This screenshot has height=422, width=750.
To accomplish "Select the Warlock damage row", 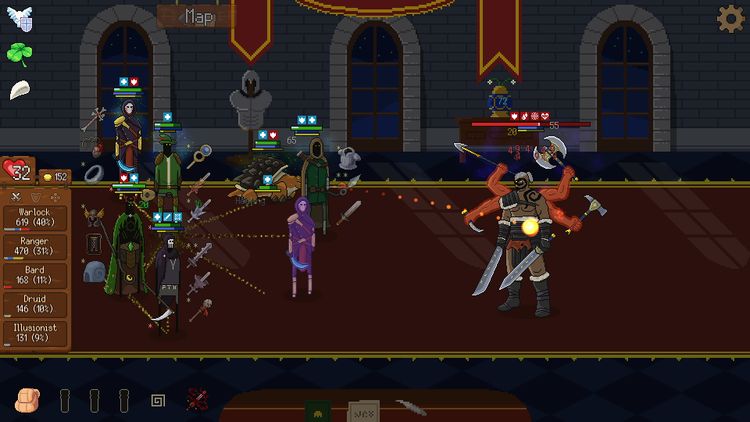I will pyautogui.click(x=35, y=218).
